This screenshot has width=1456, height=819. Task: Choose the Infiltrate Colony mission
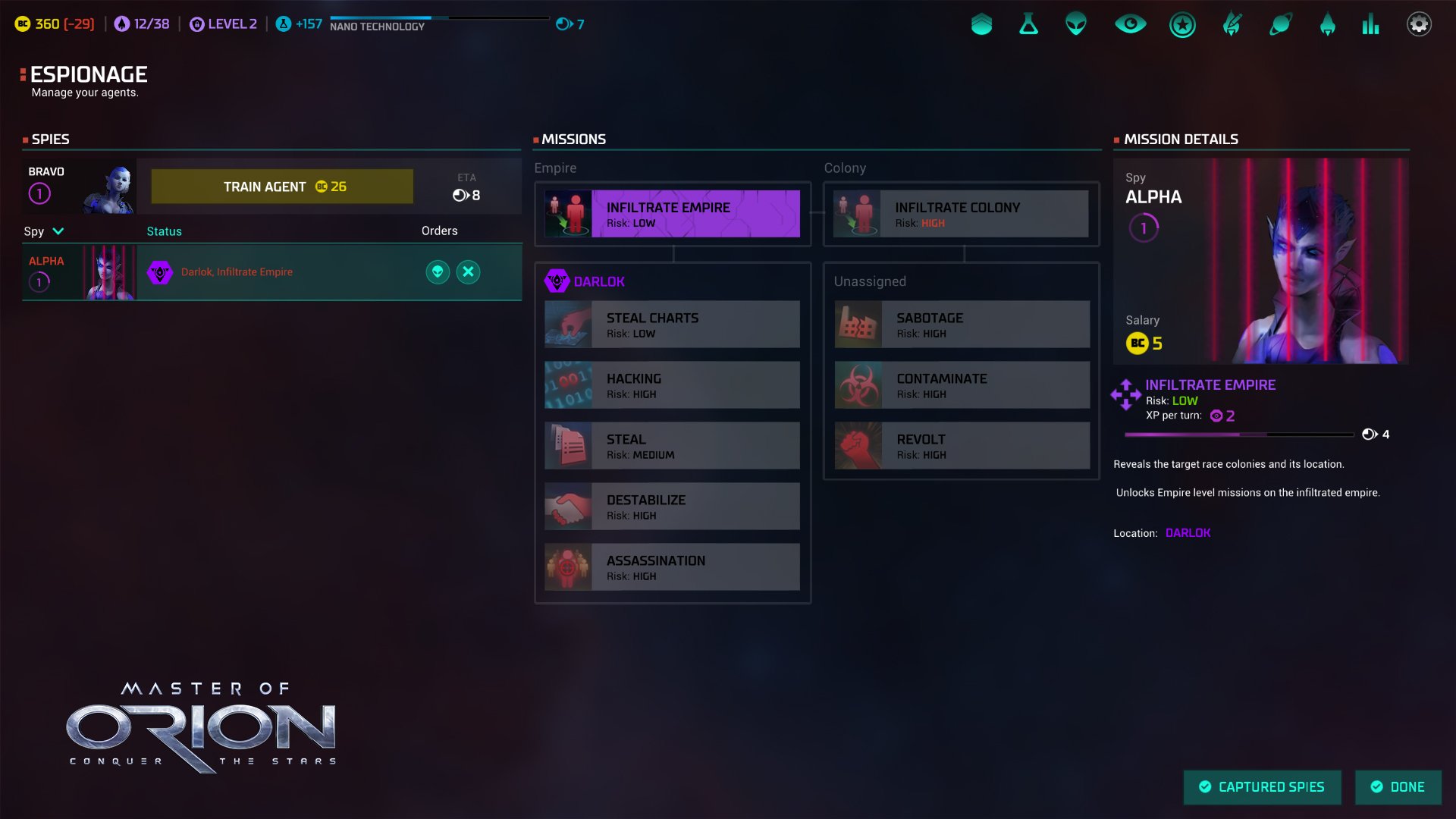click(x=961, y=214)
